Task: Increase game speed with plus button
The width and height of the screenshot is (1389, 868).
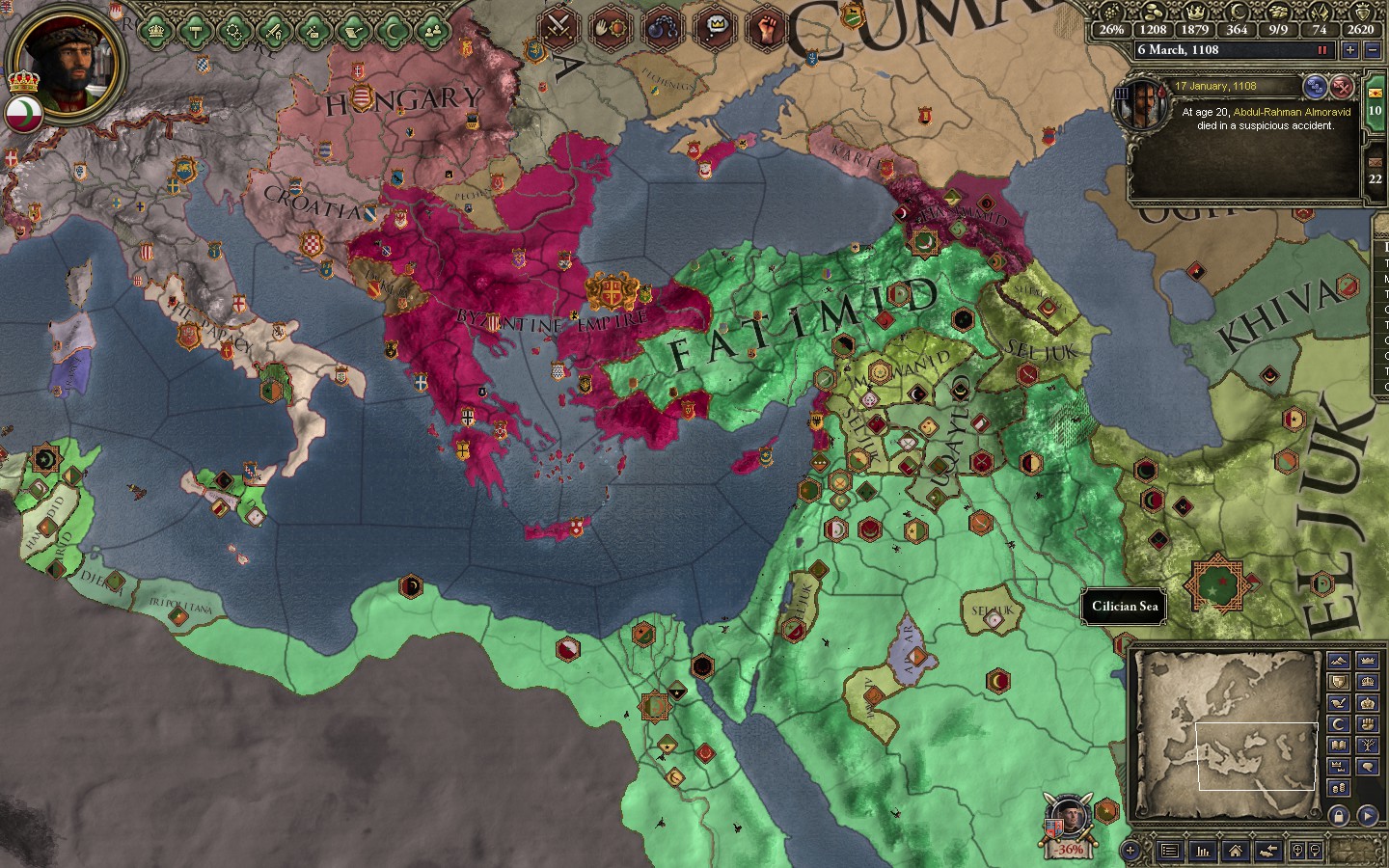Action: pos(1350,50)
